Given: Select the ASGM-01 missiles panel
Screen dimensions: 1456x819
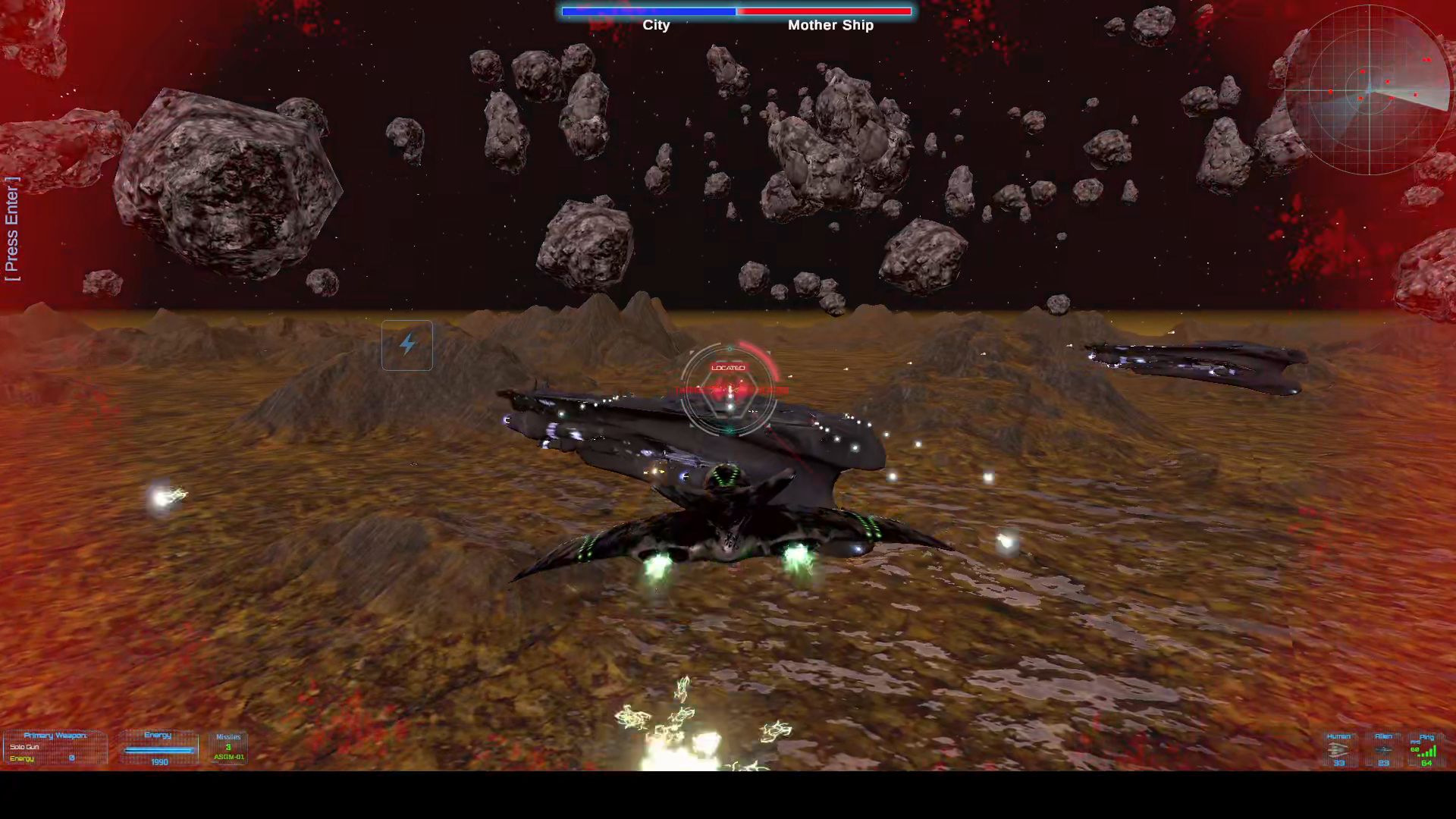Looking at the screenshot, I should pos(228,748).
